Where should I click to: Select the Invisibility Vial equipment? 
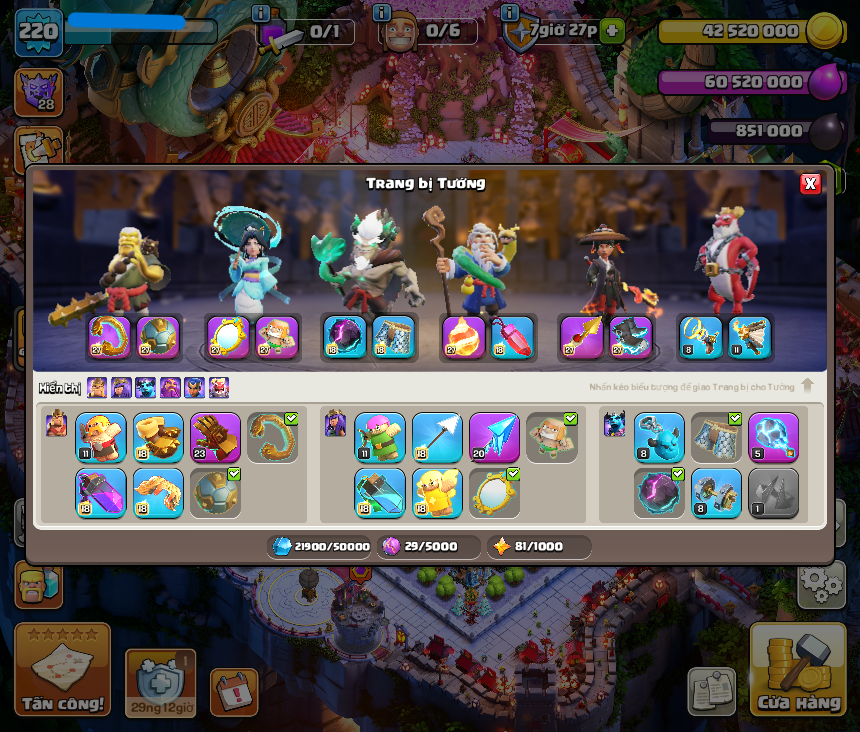[380, 492]
